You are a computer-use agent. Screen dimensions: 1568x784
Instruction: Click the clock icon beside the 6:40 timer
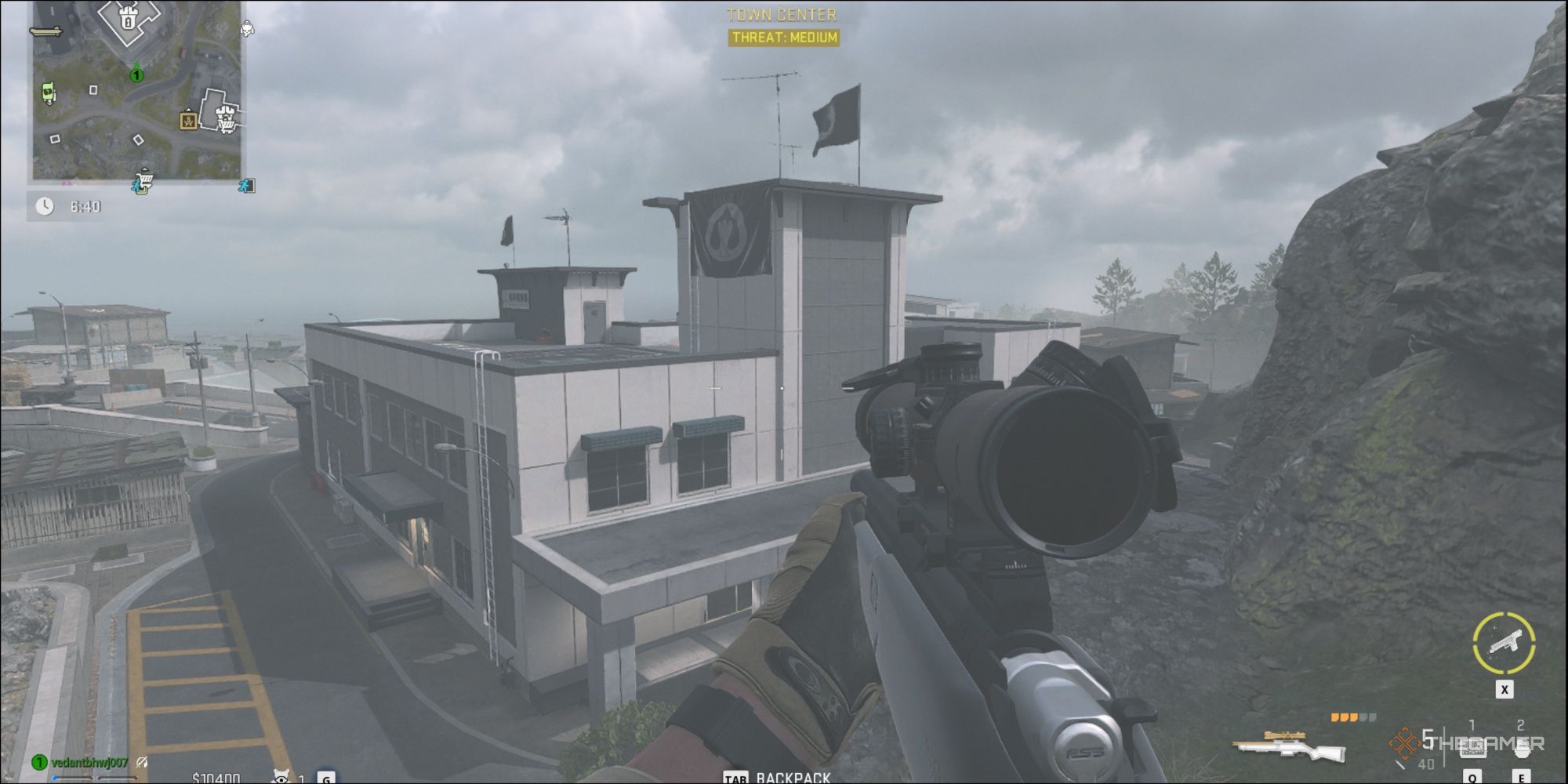[45, 205]
